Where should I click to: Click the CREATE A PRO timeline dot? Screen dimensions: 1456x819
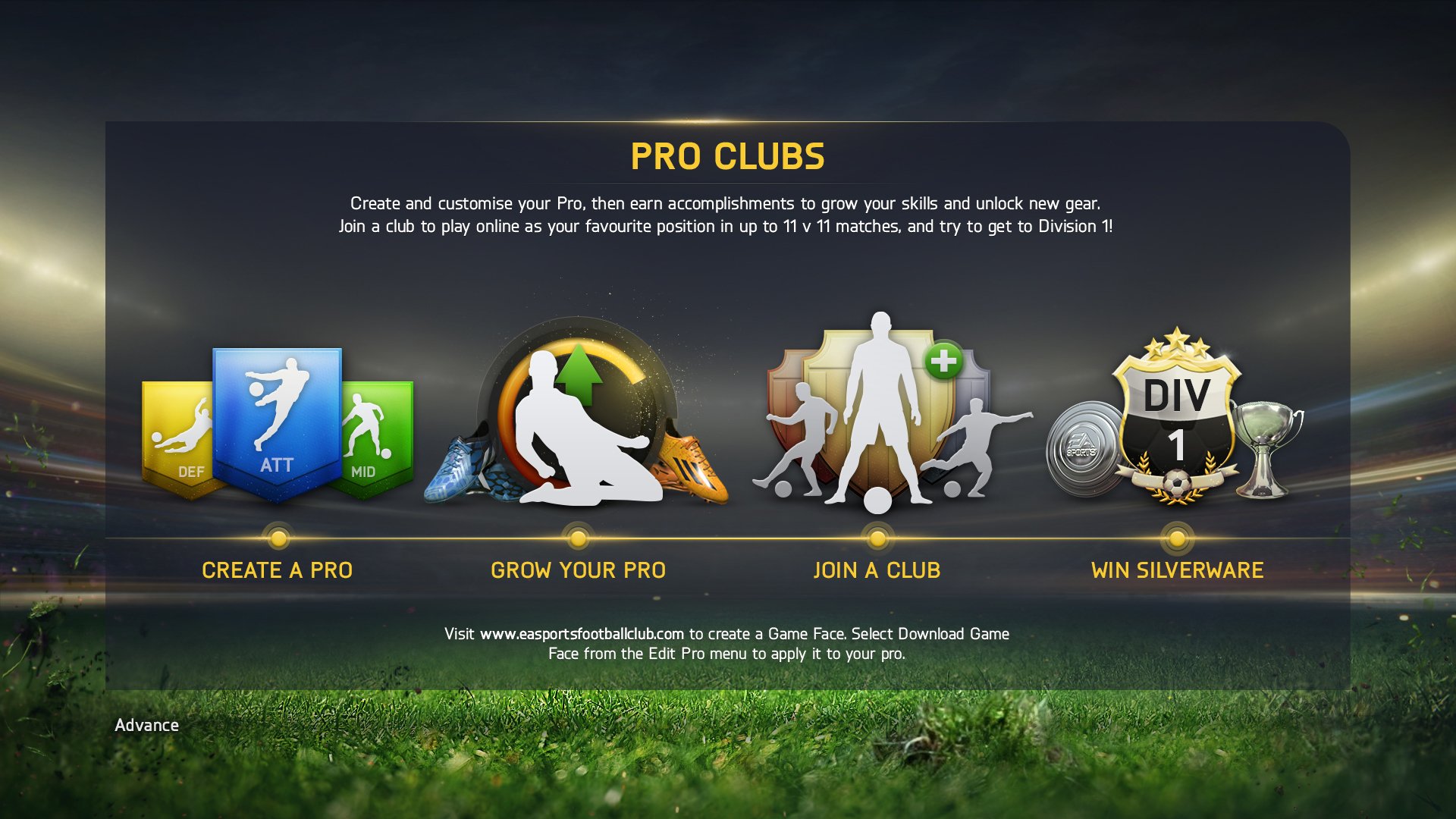click(278, 540)
